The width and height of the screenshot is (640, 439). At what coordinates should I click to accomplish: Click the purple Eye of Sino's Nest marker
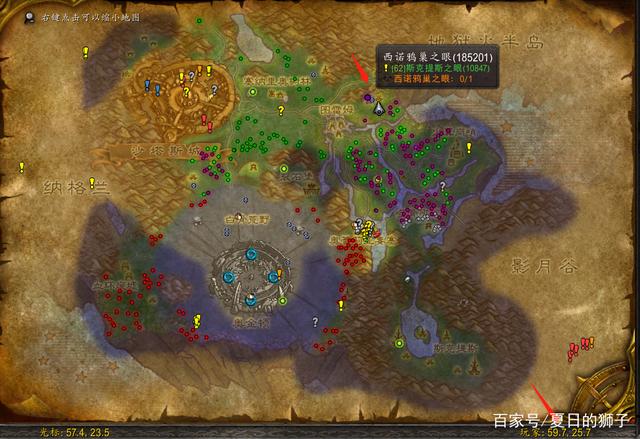[367, 98]
